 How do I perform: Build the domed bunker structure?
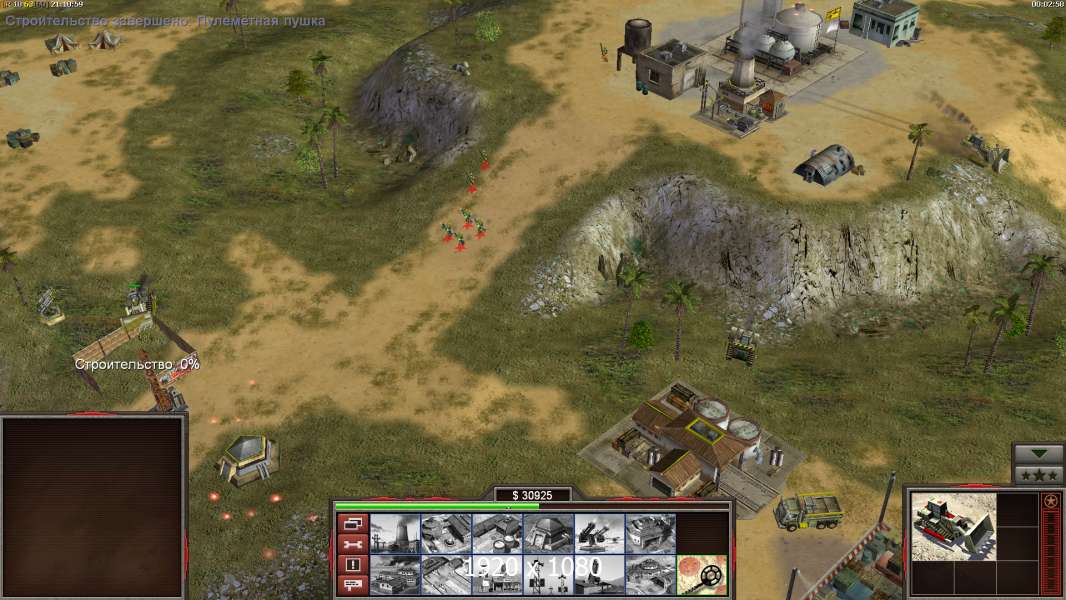coord(548,533)
